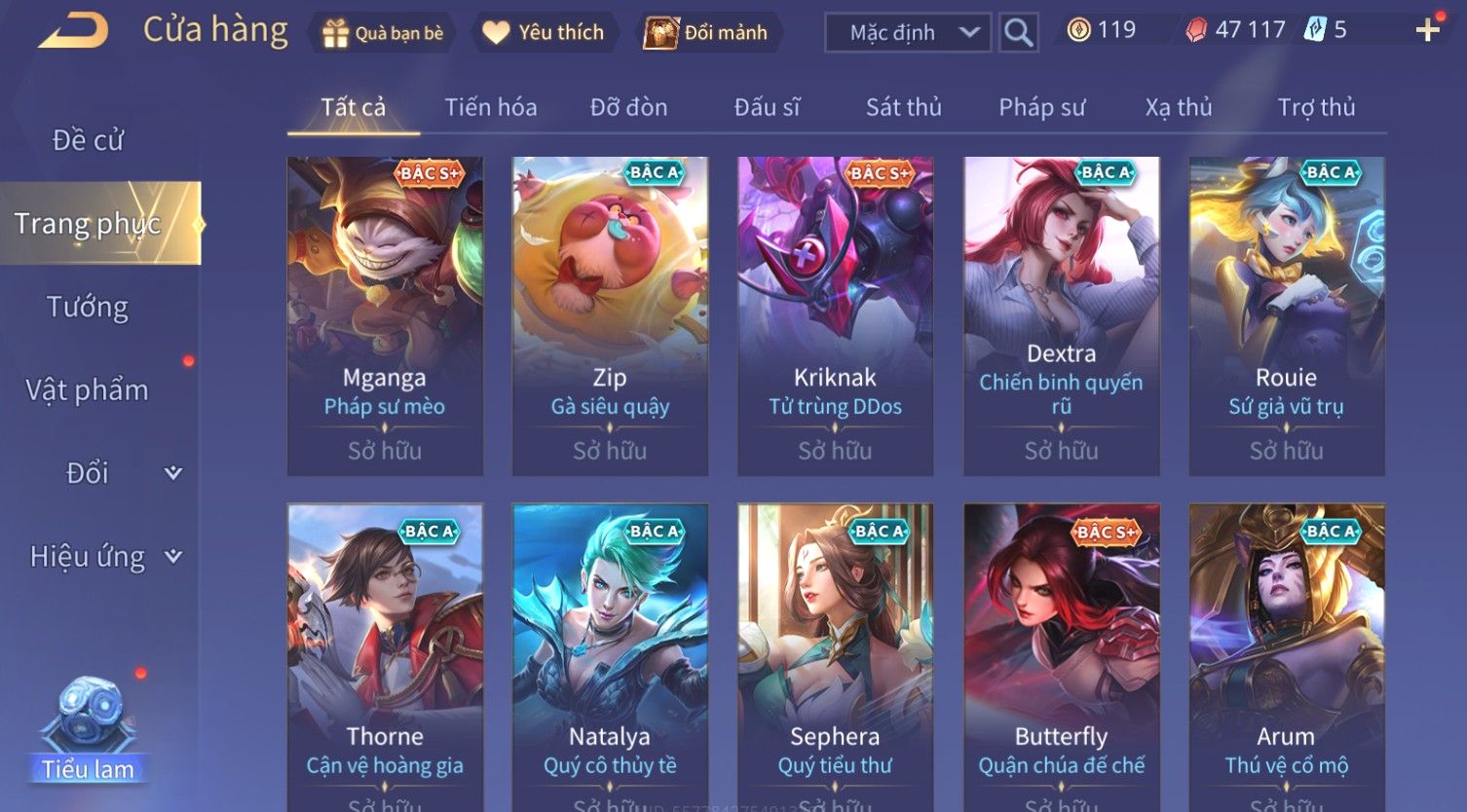This screenshot has width=1467, height=812.
Task: Switch to the Tiến hóa tab
Action: coord(491,107)
